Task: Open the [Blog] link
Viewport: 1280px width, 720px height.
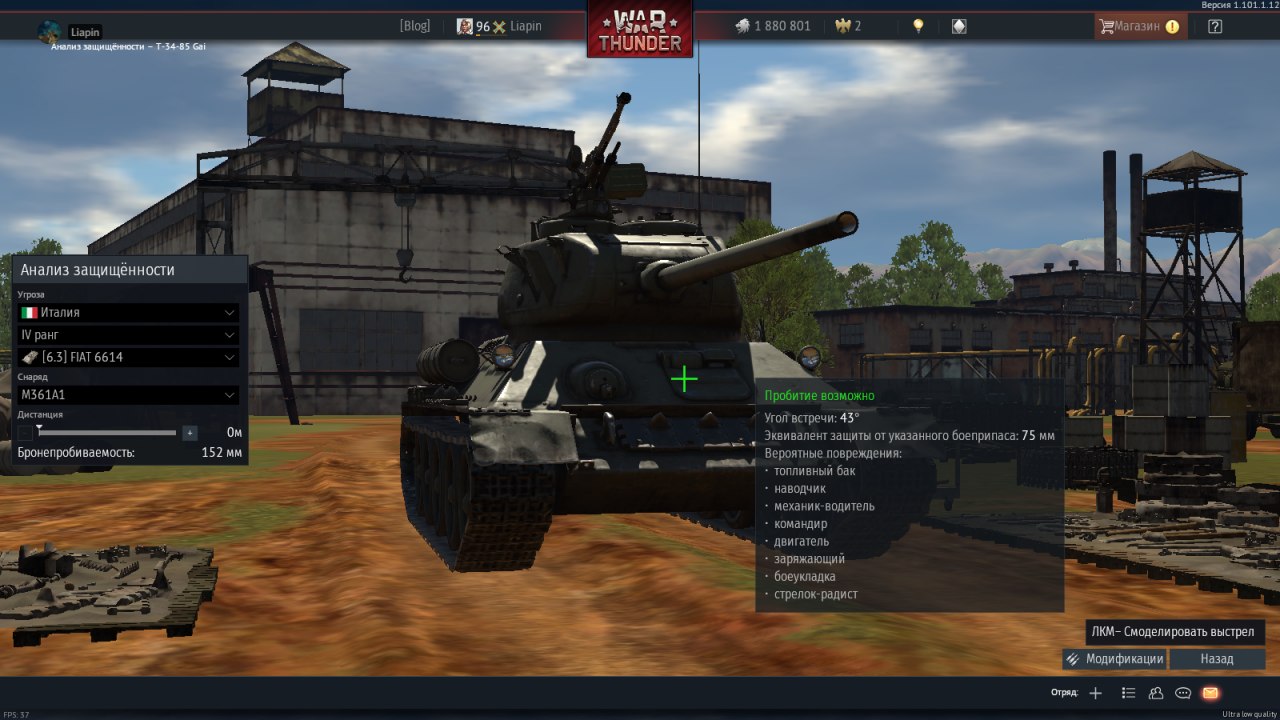Action: 414,26
